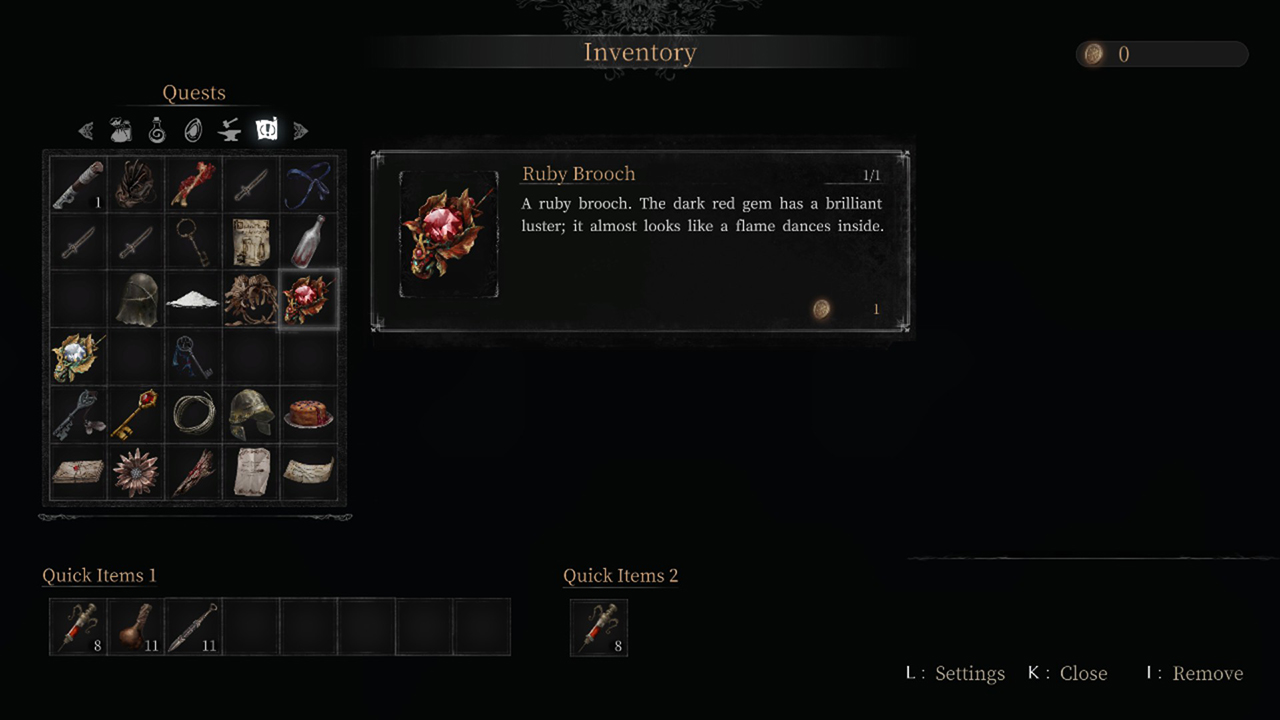Click the right arrow next to category tabs
Screen dimensions: 1280x720
[300, 131]
